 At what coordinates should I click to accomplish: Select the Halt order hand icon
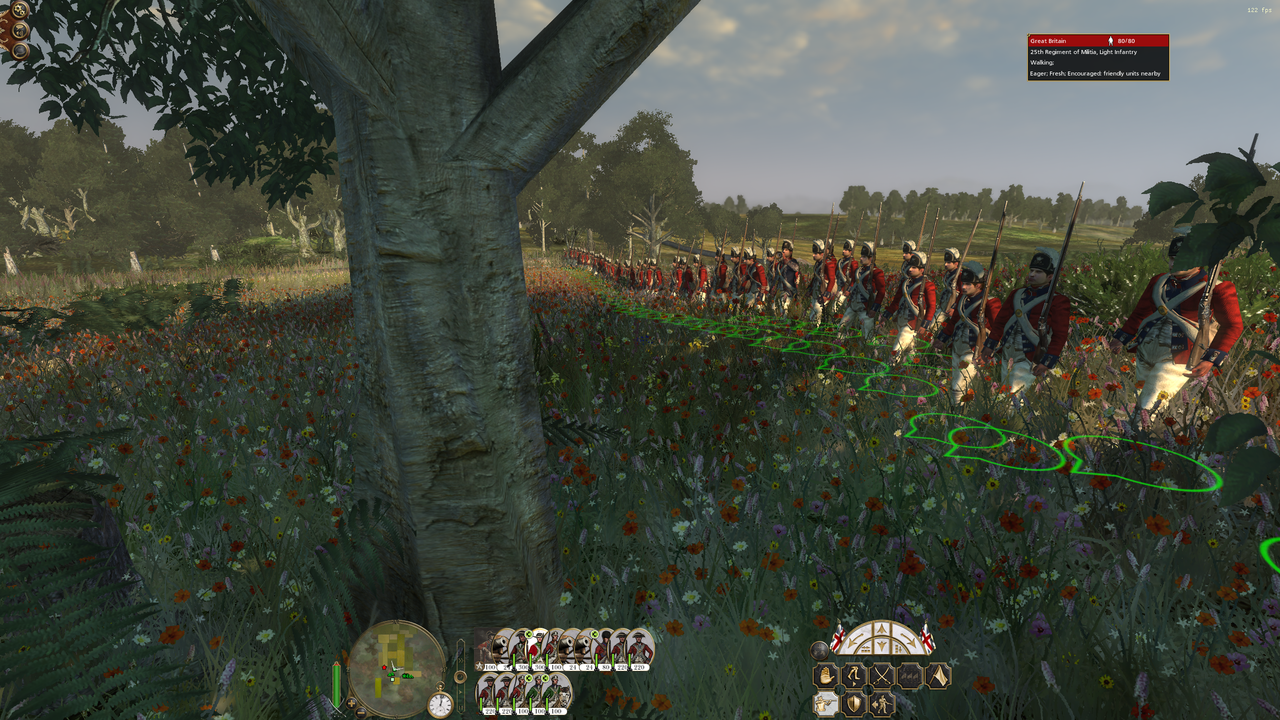824,675
